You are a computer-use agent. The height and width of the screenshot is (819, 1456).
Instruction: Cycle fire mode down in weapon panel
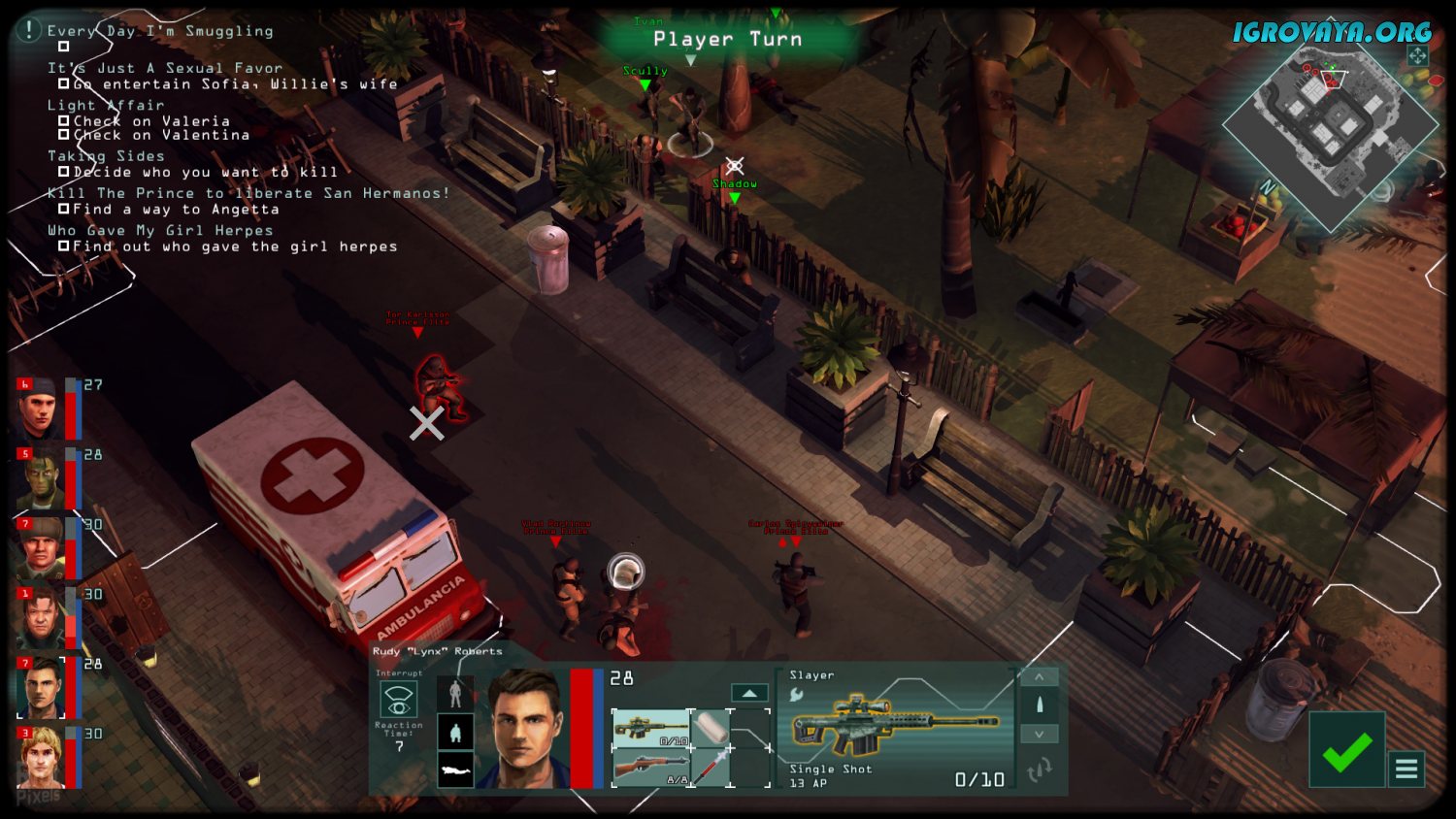pyautogui.click(x=1039, y=735)
